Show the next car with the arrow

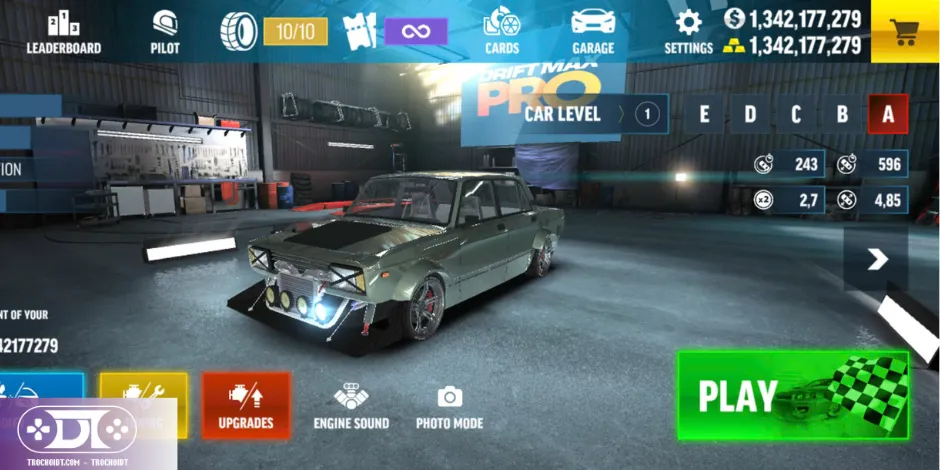(877, 260)
